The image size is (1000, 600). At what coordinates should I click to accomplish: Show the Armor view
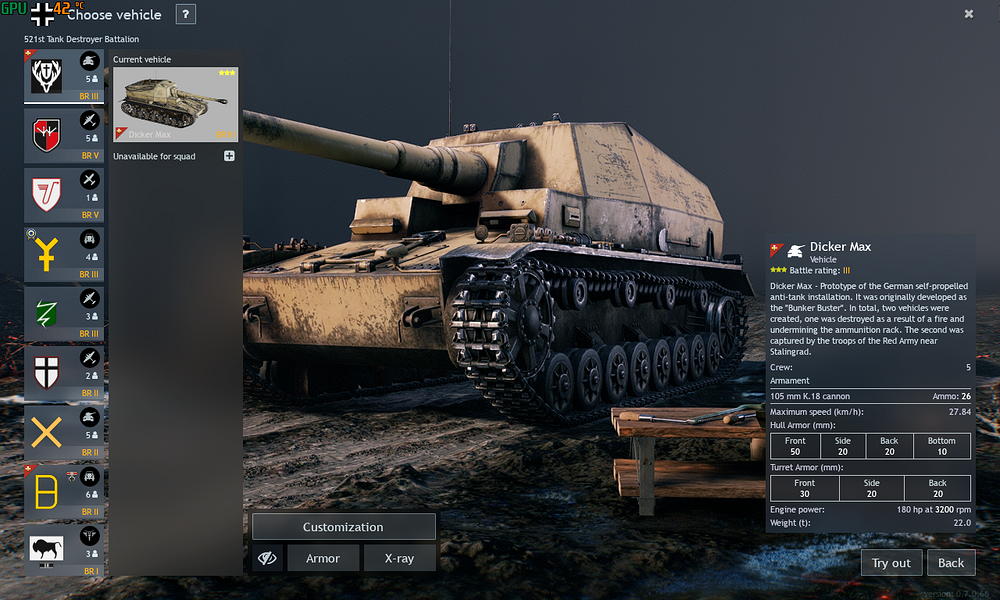tap(323, 559)
